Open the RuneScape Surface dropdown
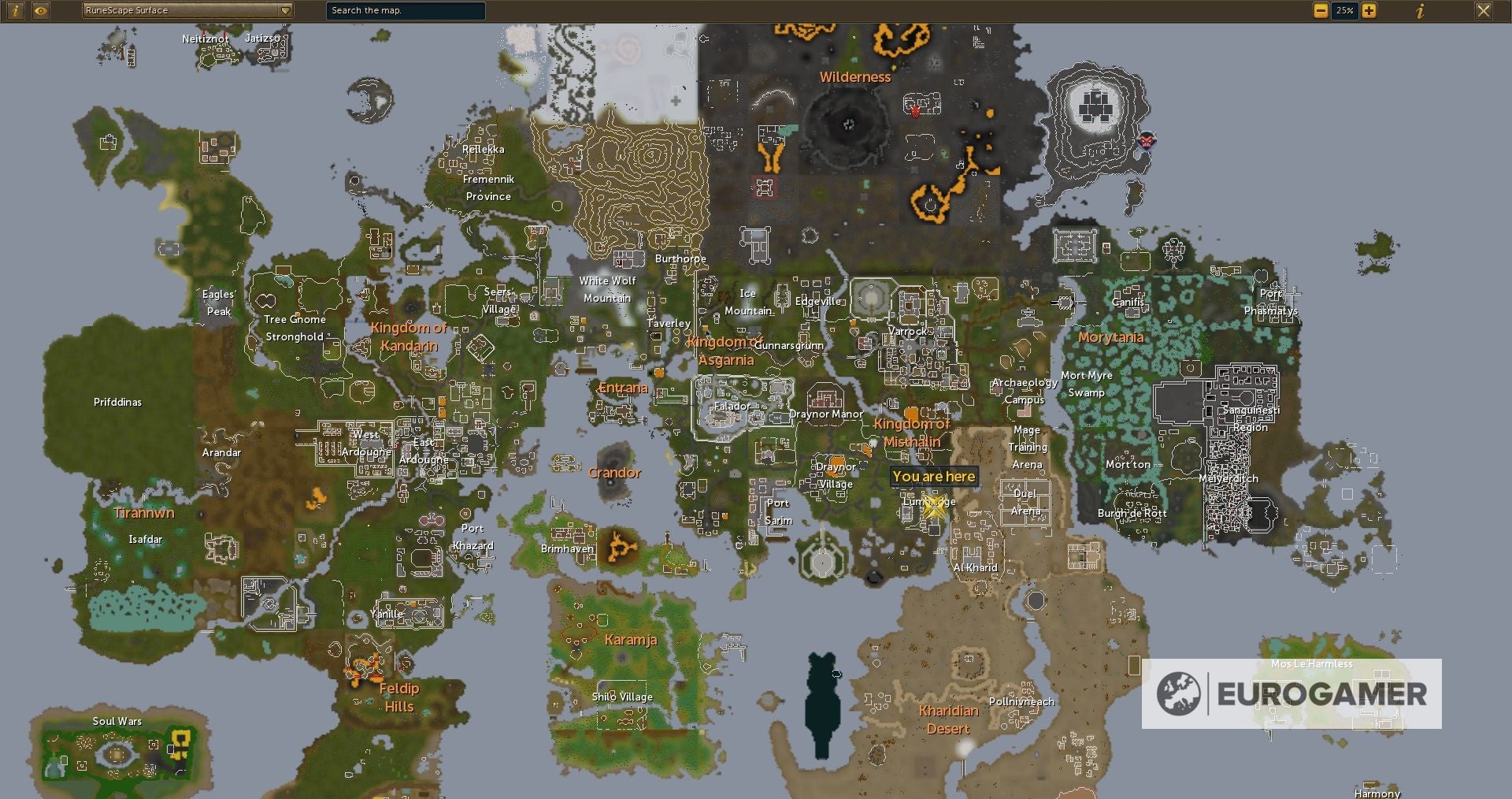 [181, 11]
